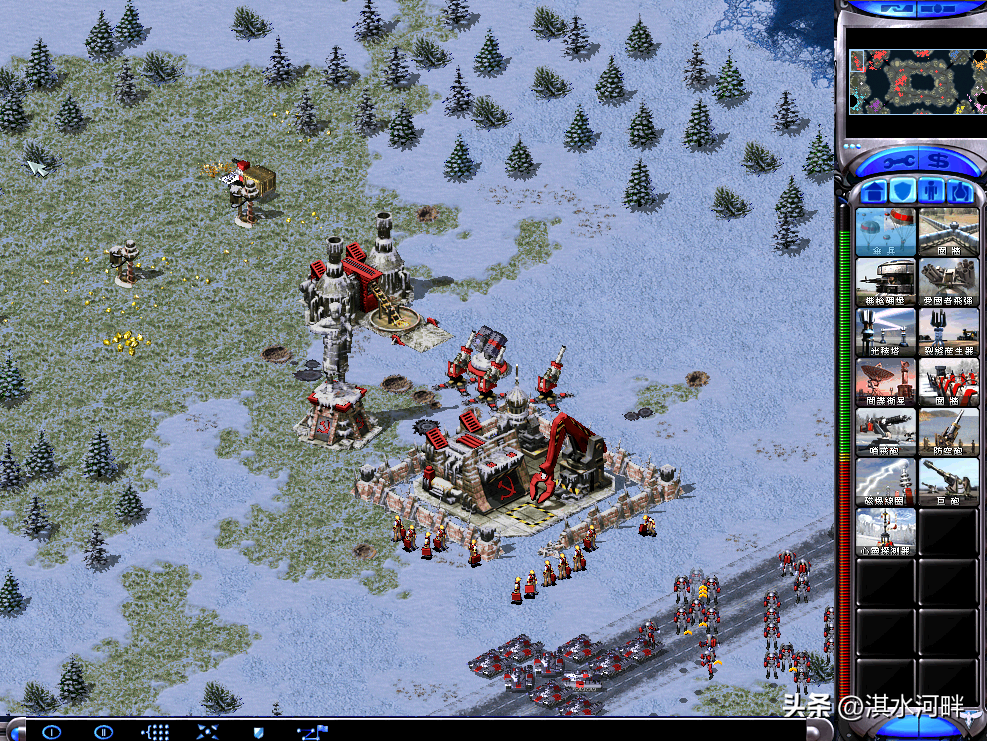Build the Gap Generator (裂缝产生器)

point(948,331)
